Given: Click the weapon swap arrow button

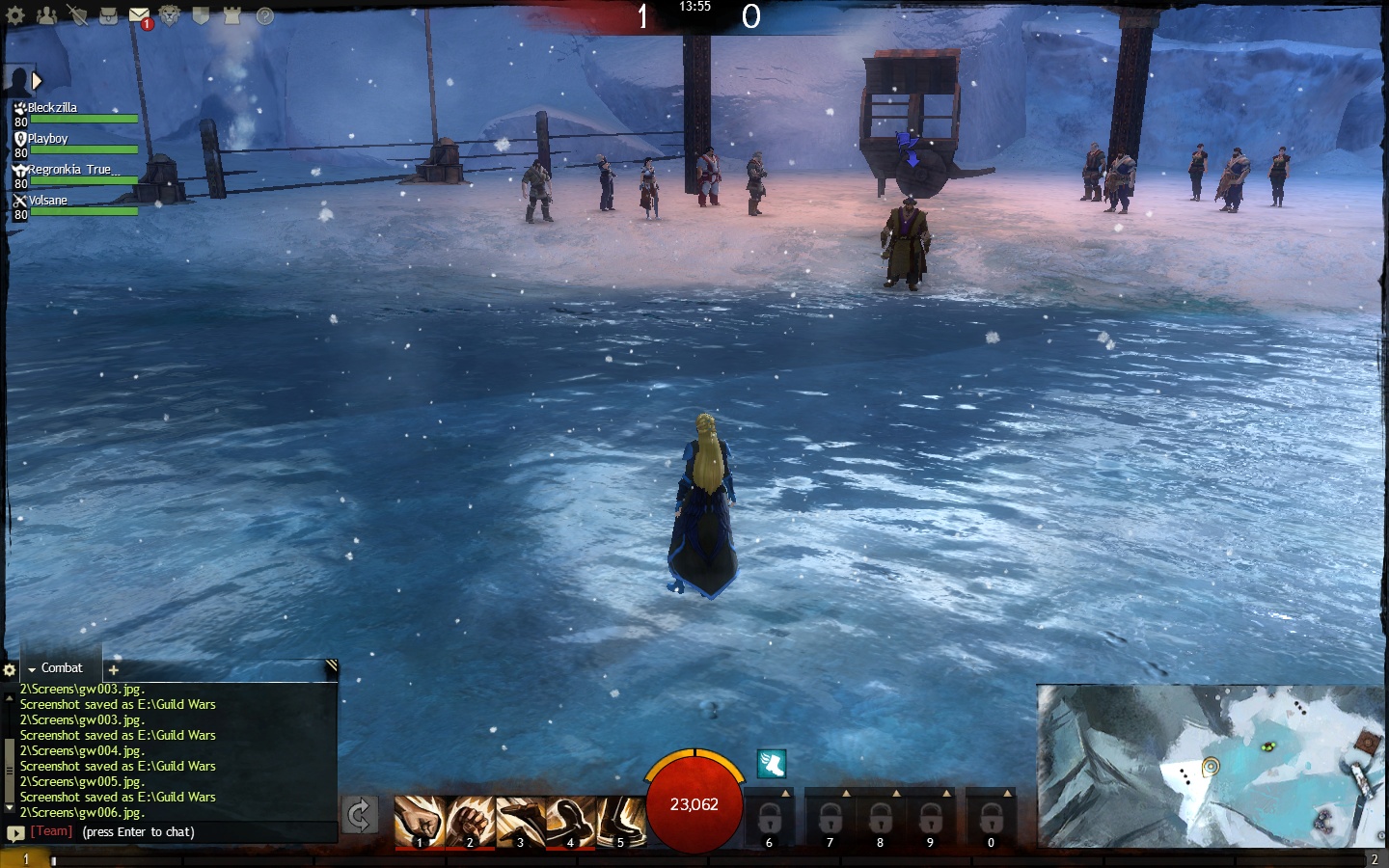Looking at the screenshot, I should pyautogui.click(x=359, y=815).
